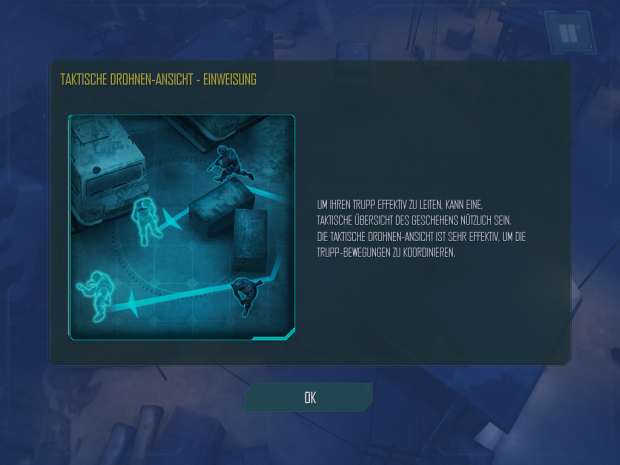Confirm the tutorial with the OK button

pos(309,397)
